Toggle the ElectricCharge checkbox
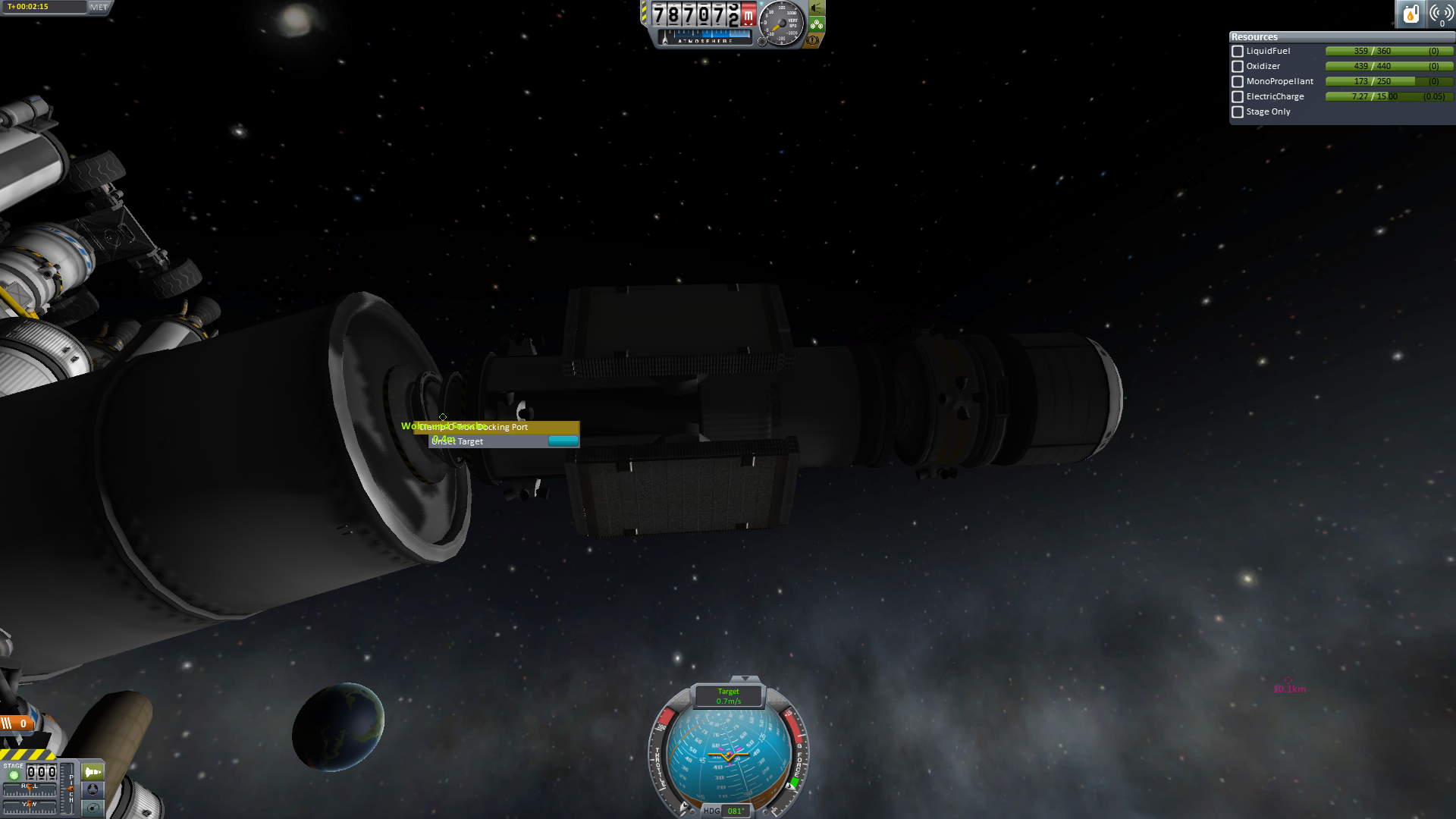1456x819 pixels. (1238, 97)
